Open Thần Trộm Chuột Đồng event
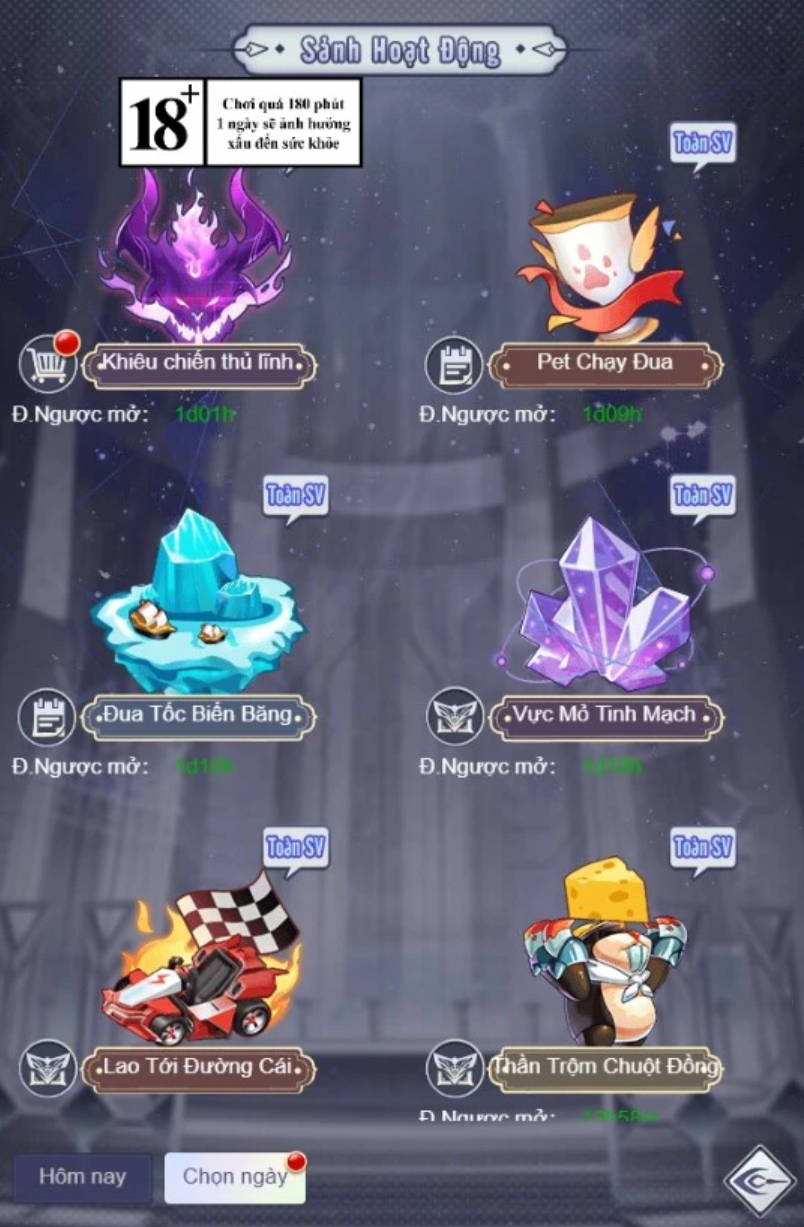This screenshot has height=1227, width=804. [605, 1067]
